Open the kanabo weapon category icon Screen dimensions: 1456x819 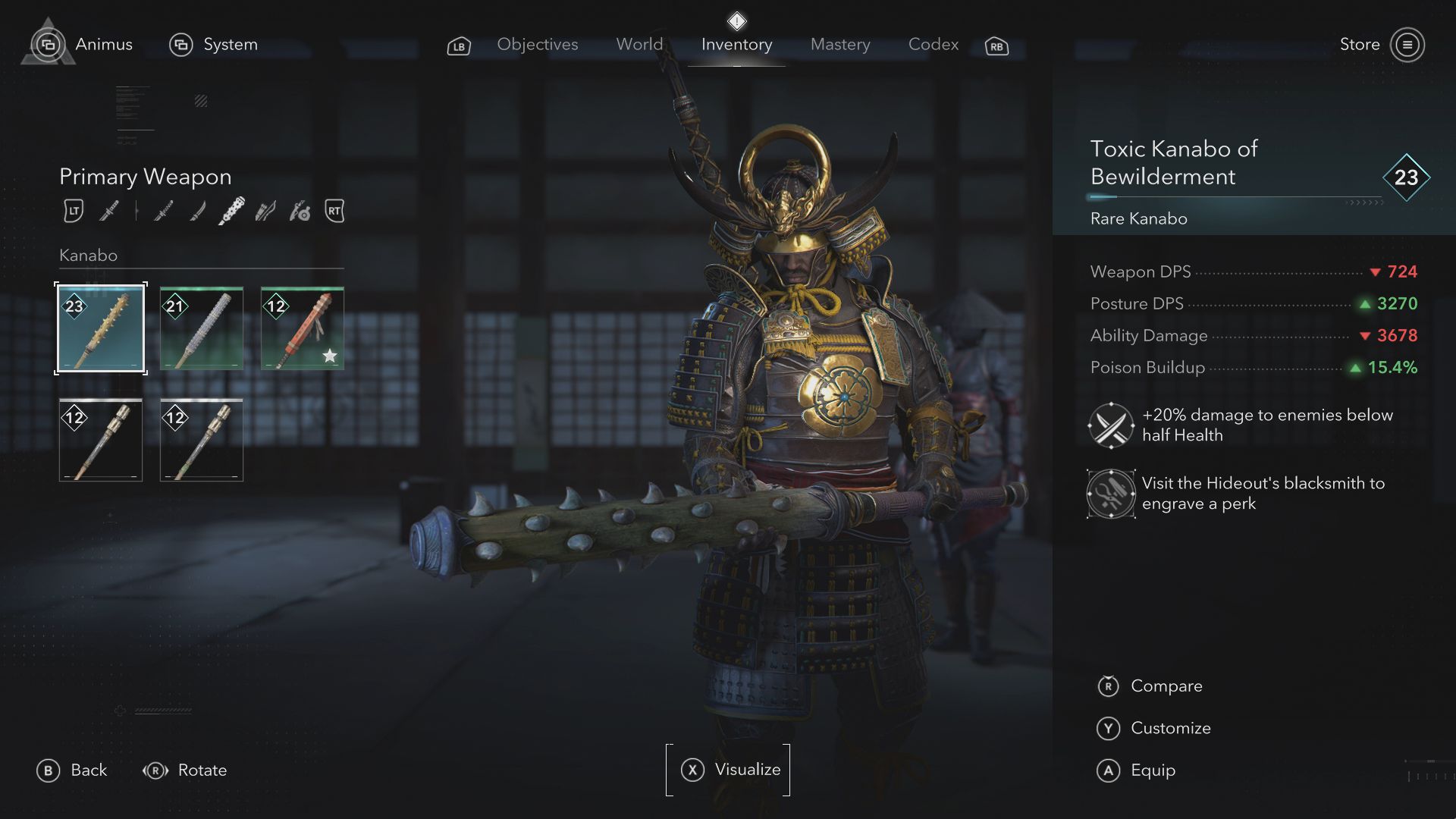(230, 211)
